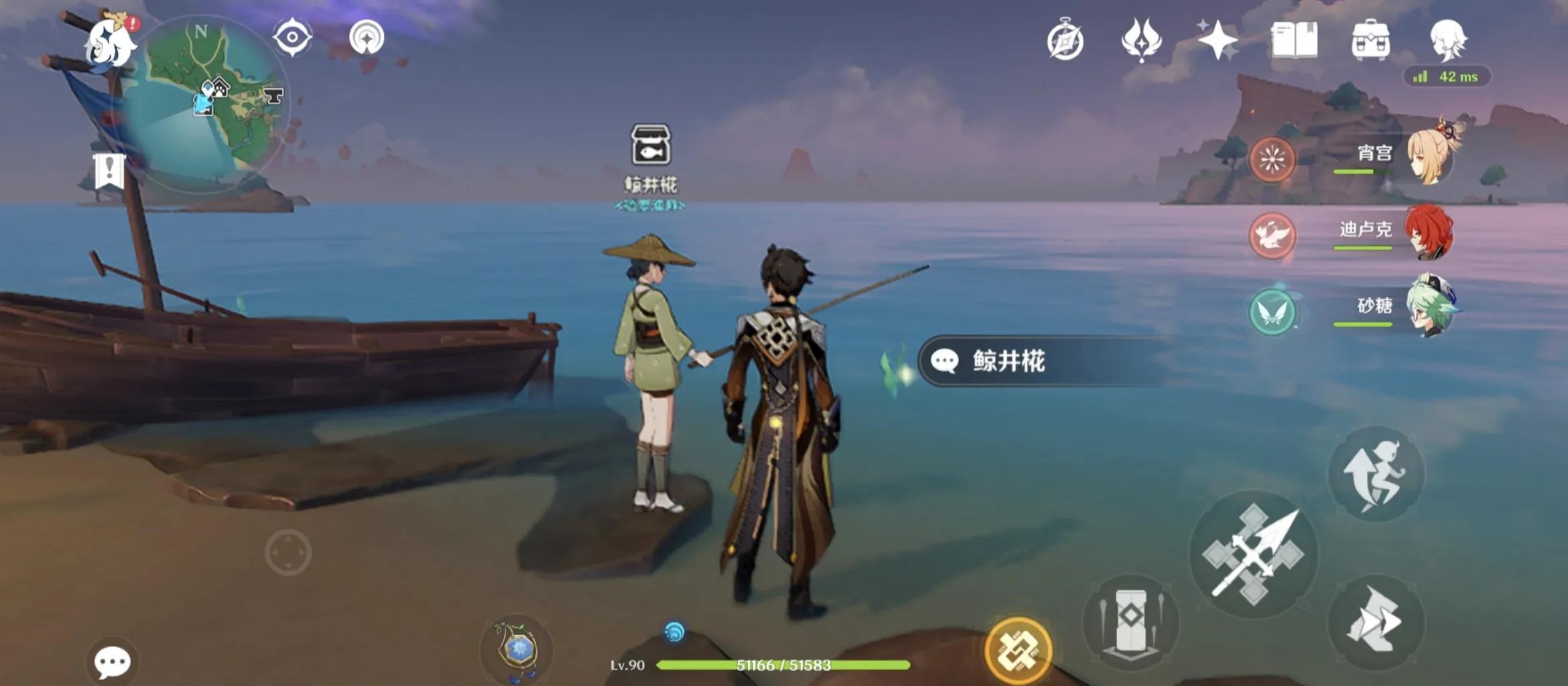Viewport: 1568px width, 686px height.
Task: Jump with the jump button
Action: [1376, 474]
